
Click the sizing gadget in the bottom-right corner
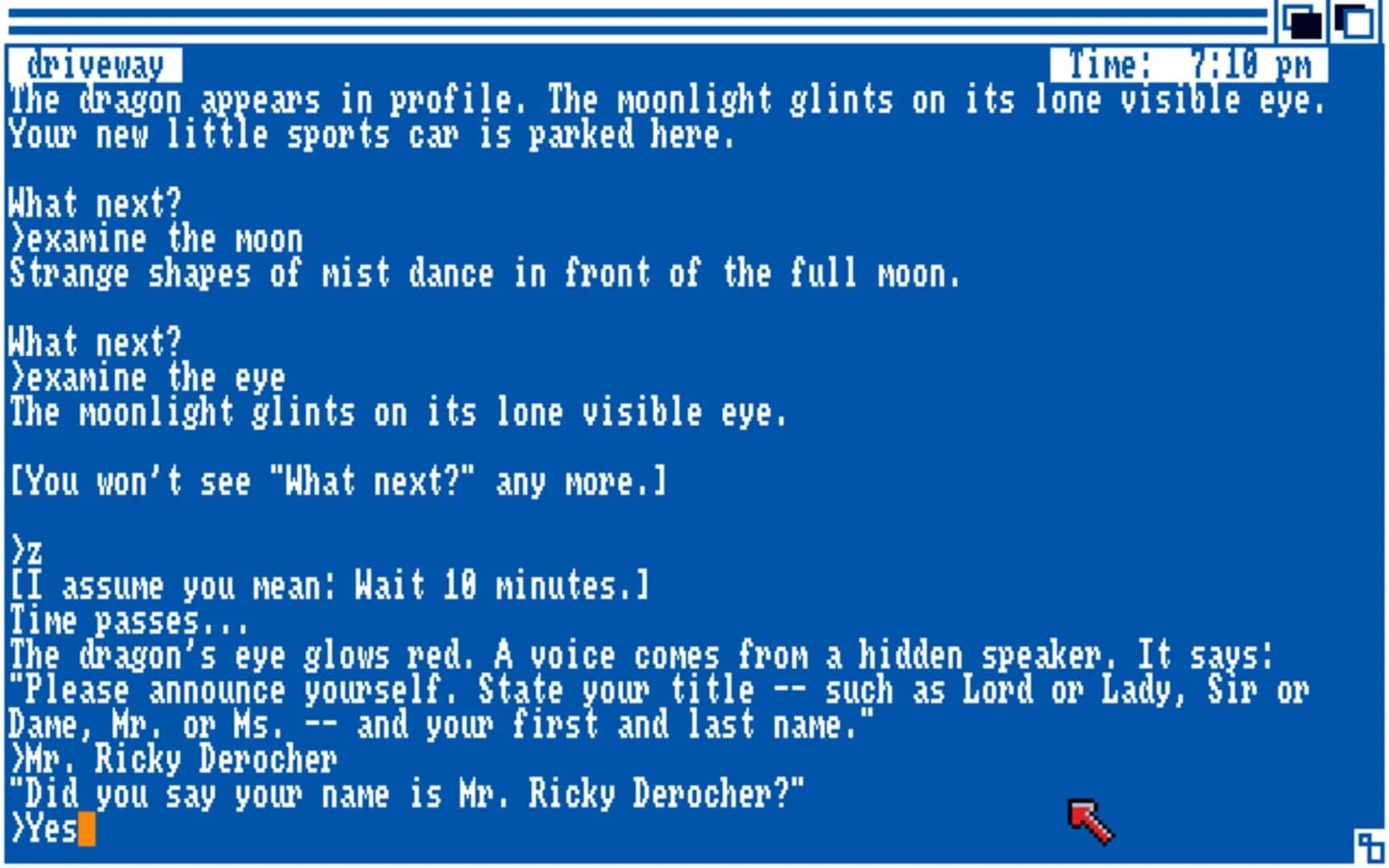1369,845
